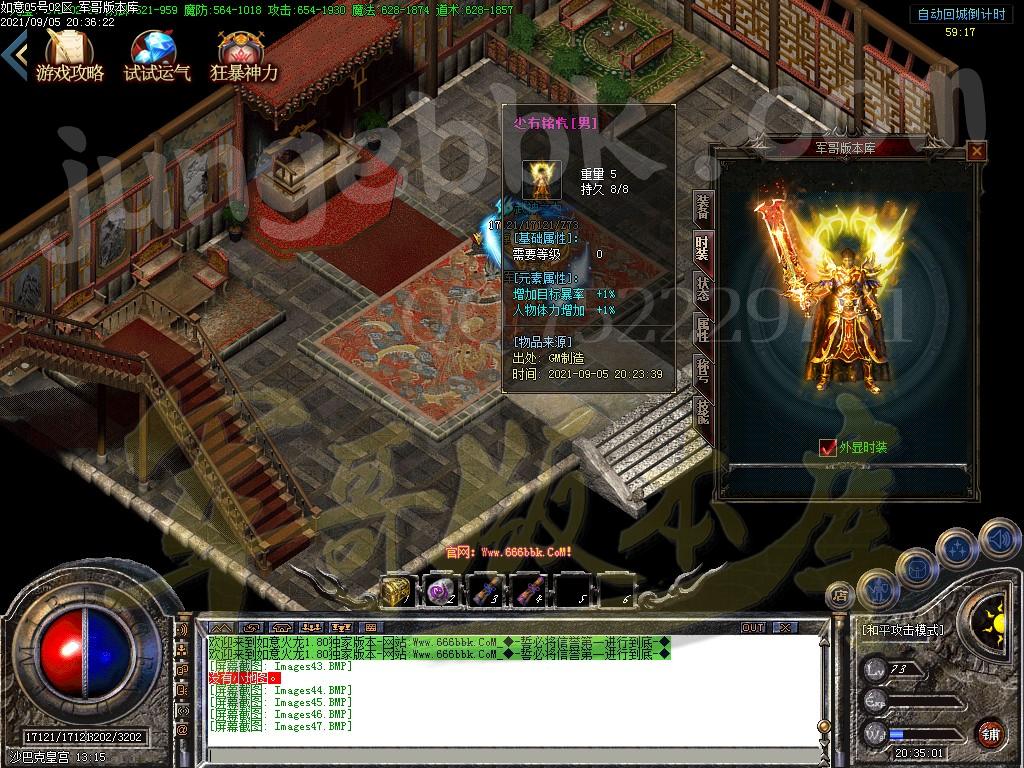Select the 时装 fashion tab
This screenshot has height=768, width=1024.
pyautogui.click(x=703, y=246)
